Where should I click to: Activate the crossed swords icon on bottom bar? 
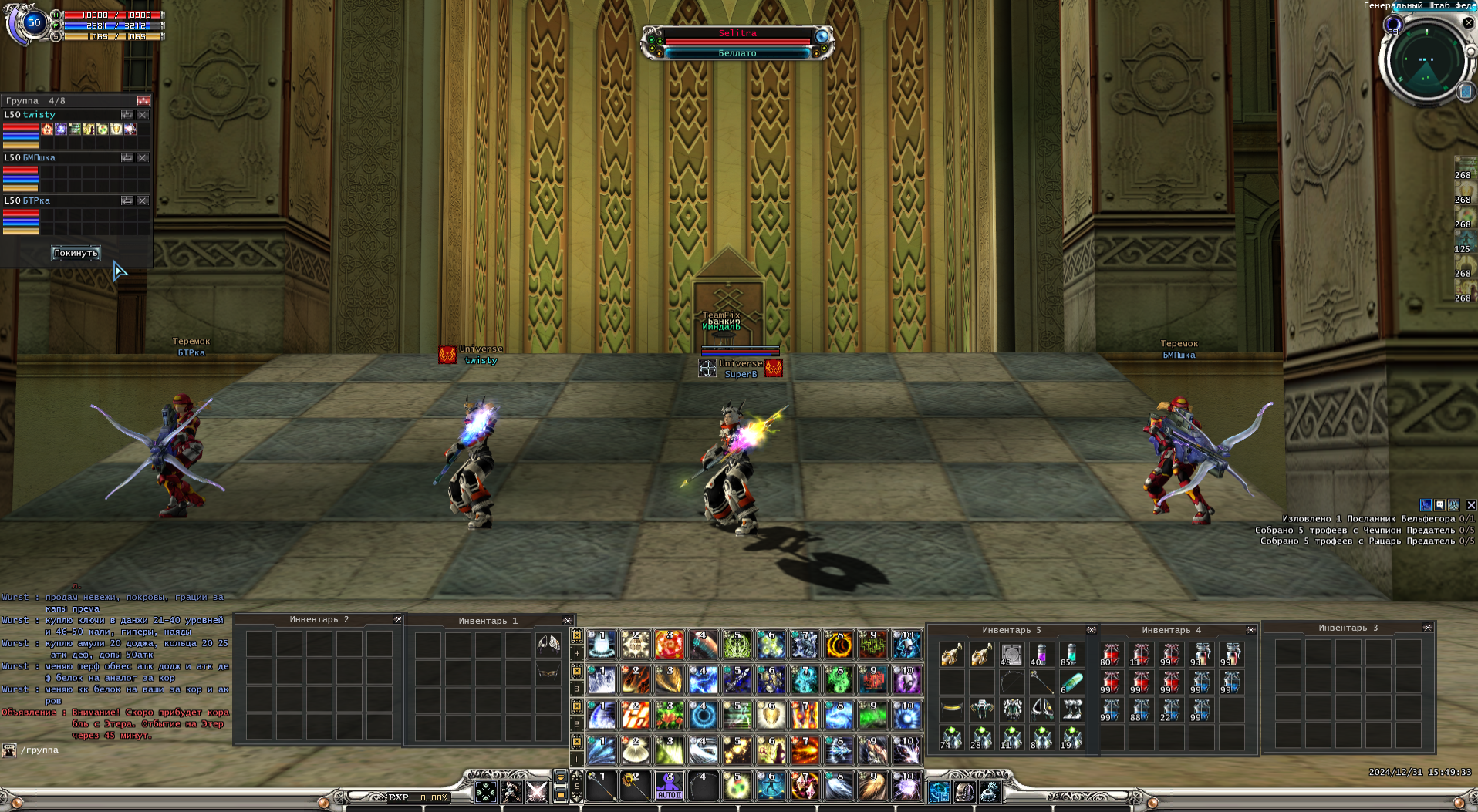click(536, 792)
